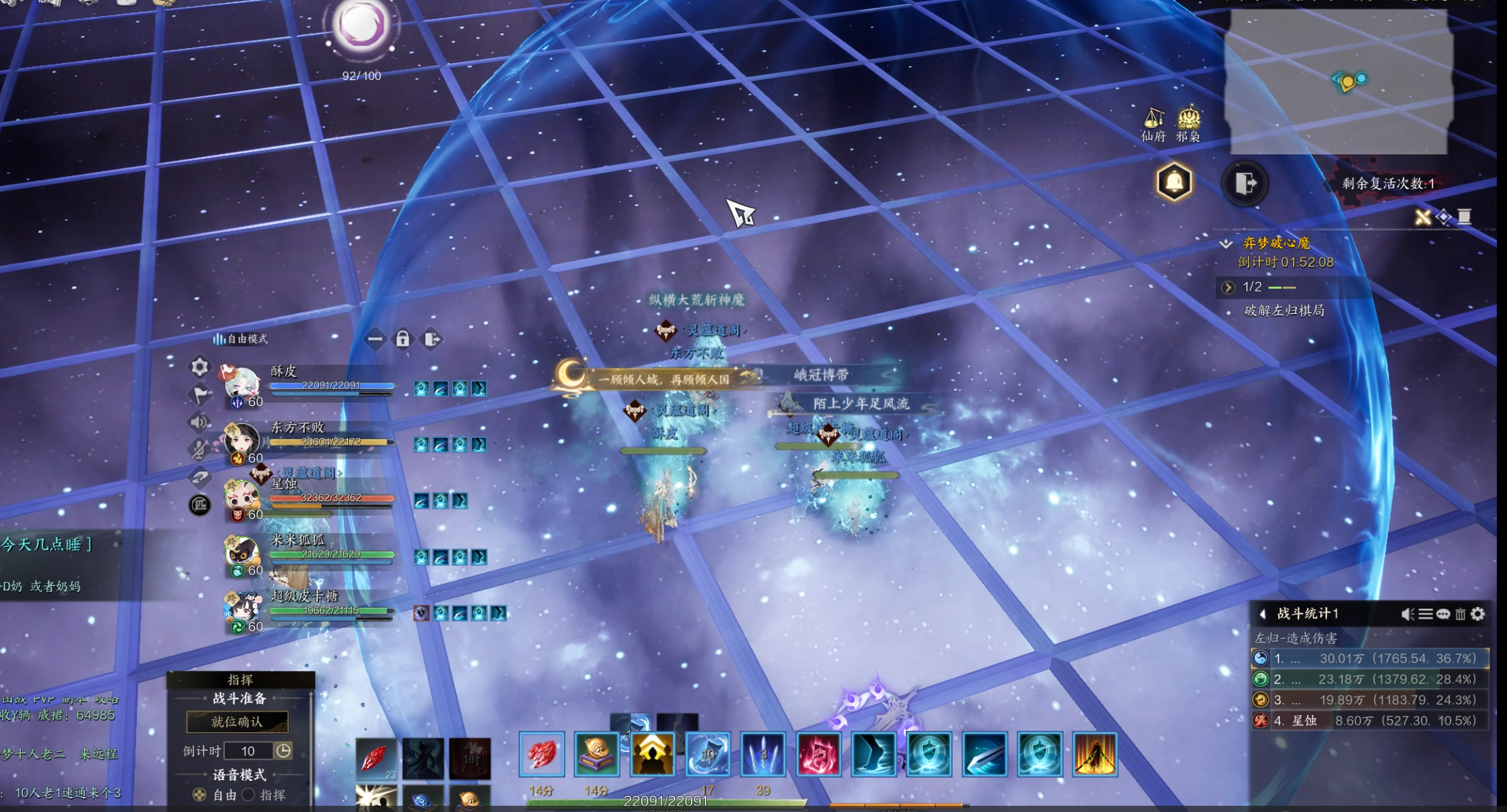This screenshot has height=812, width=1507.
Task: Click the 就位确认 ready-check button
Action: (237, 722)
